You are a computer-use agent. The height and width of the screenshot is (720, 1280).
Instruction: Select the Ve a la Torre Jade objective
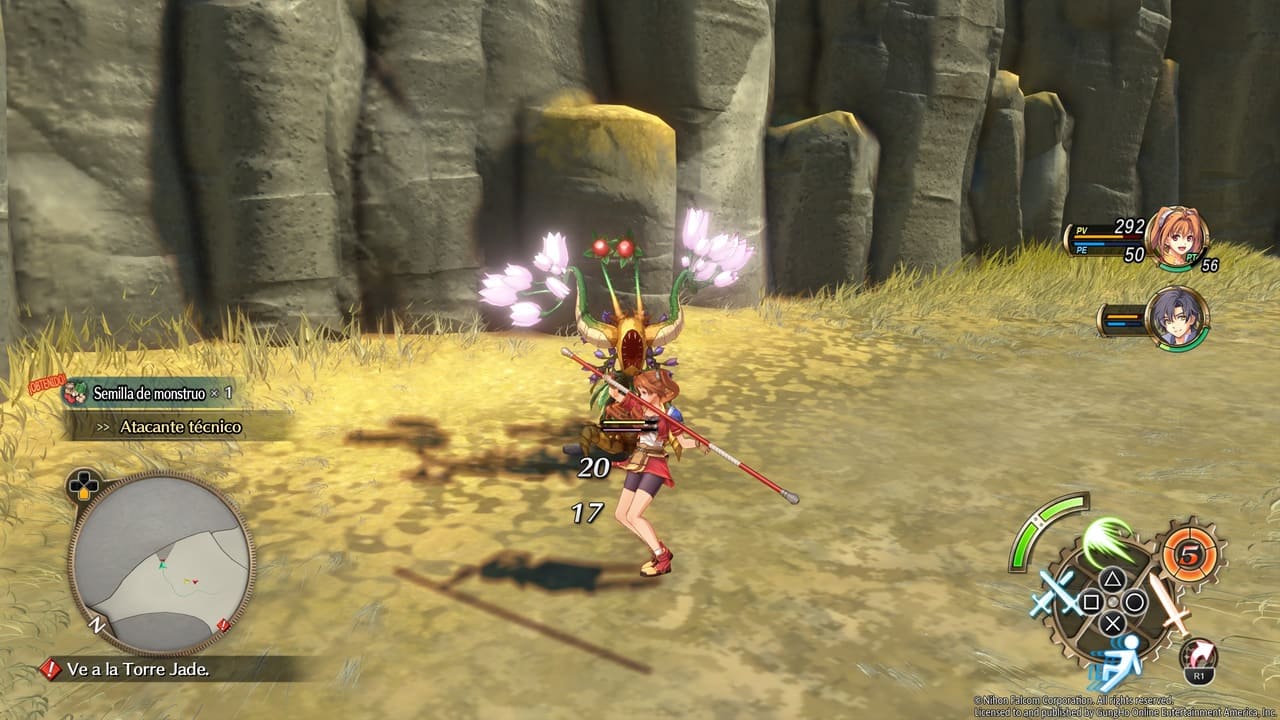coord(138,669)
